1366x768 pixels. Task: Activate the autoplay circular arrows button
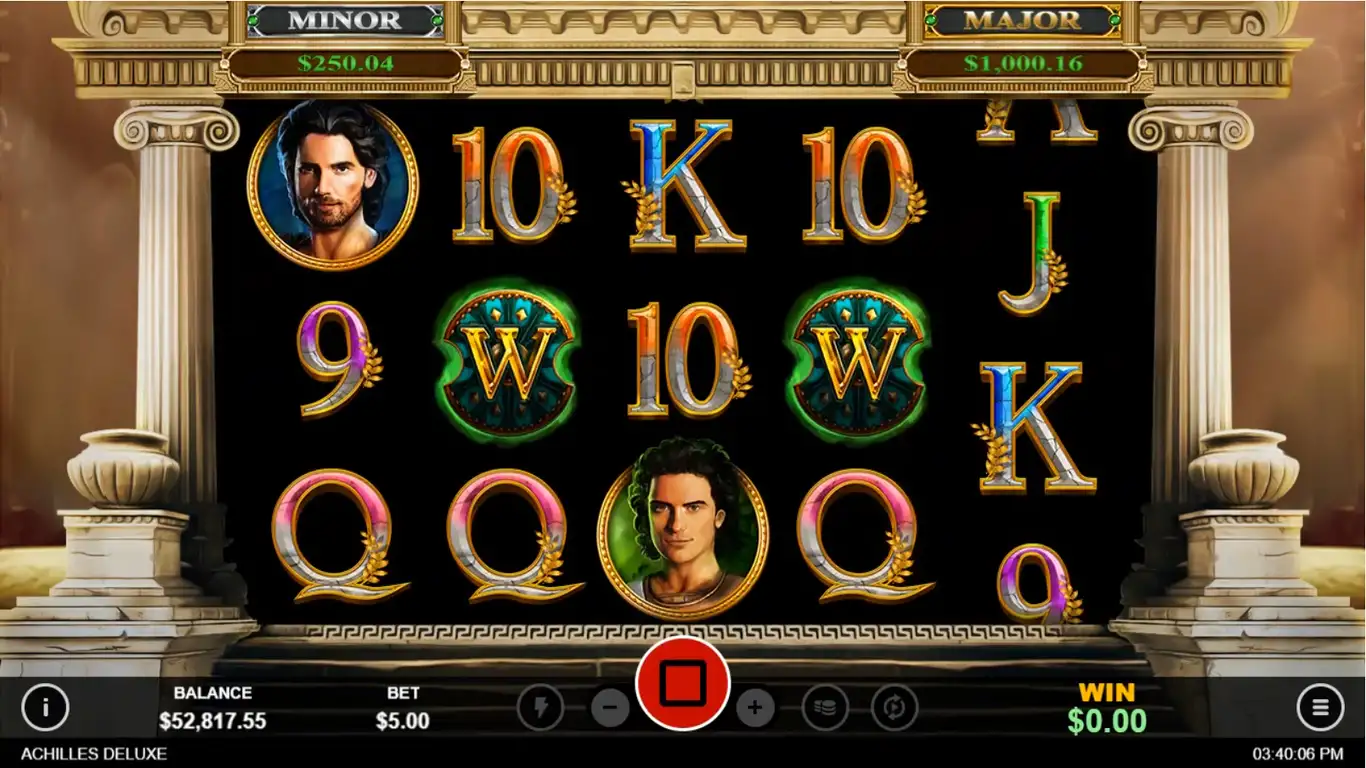point(894,708)
